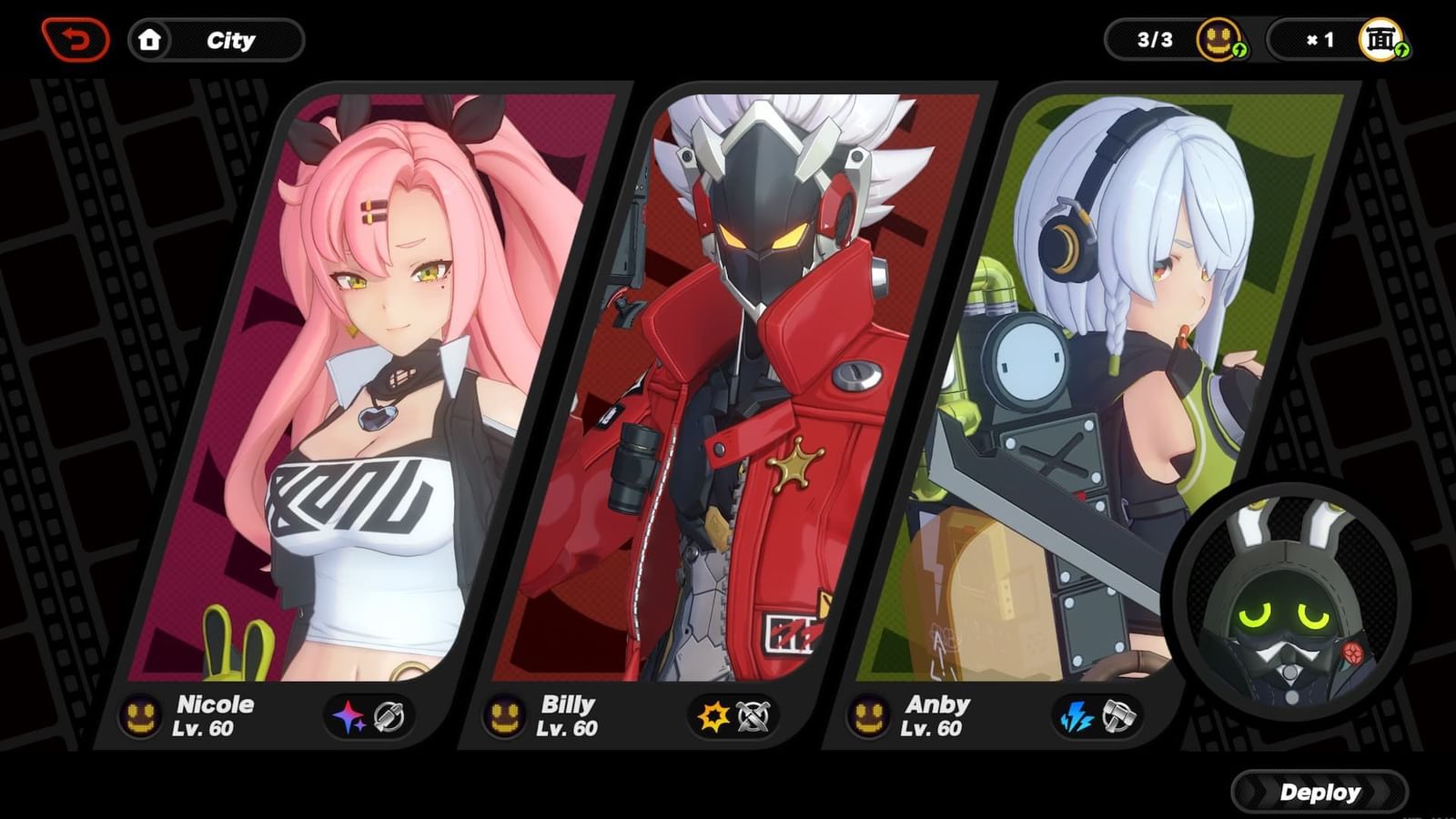Click the smiley face icon beside Nicole's name
This screenshot has width=1456, height=819.
pyautogui.click(x=140, y=716)
